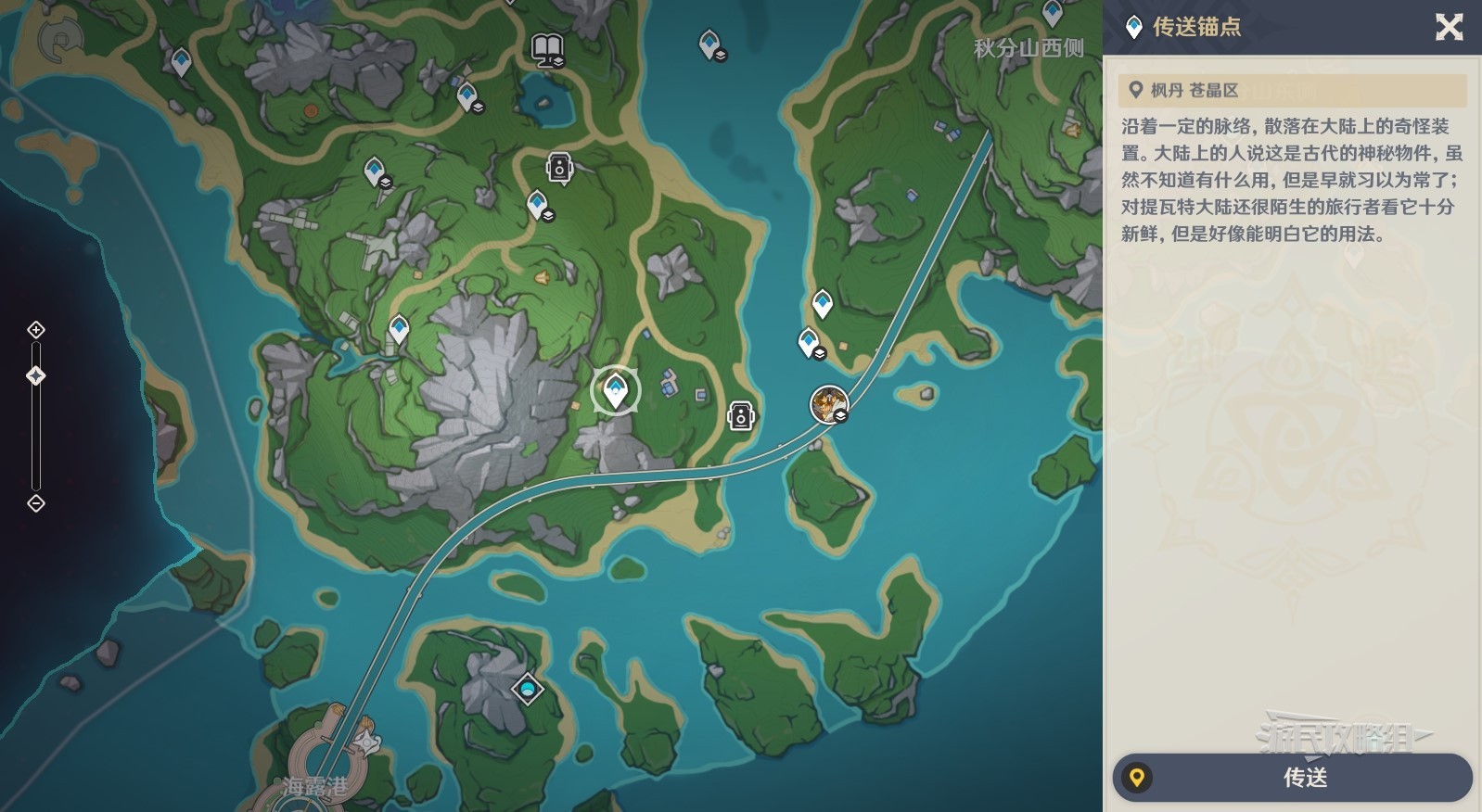Close the teleport waypoint info panel
This screenshot has width=1482, height=812.
(1449, 27)
